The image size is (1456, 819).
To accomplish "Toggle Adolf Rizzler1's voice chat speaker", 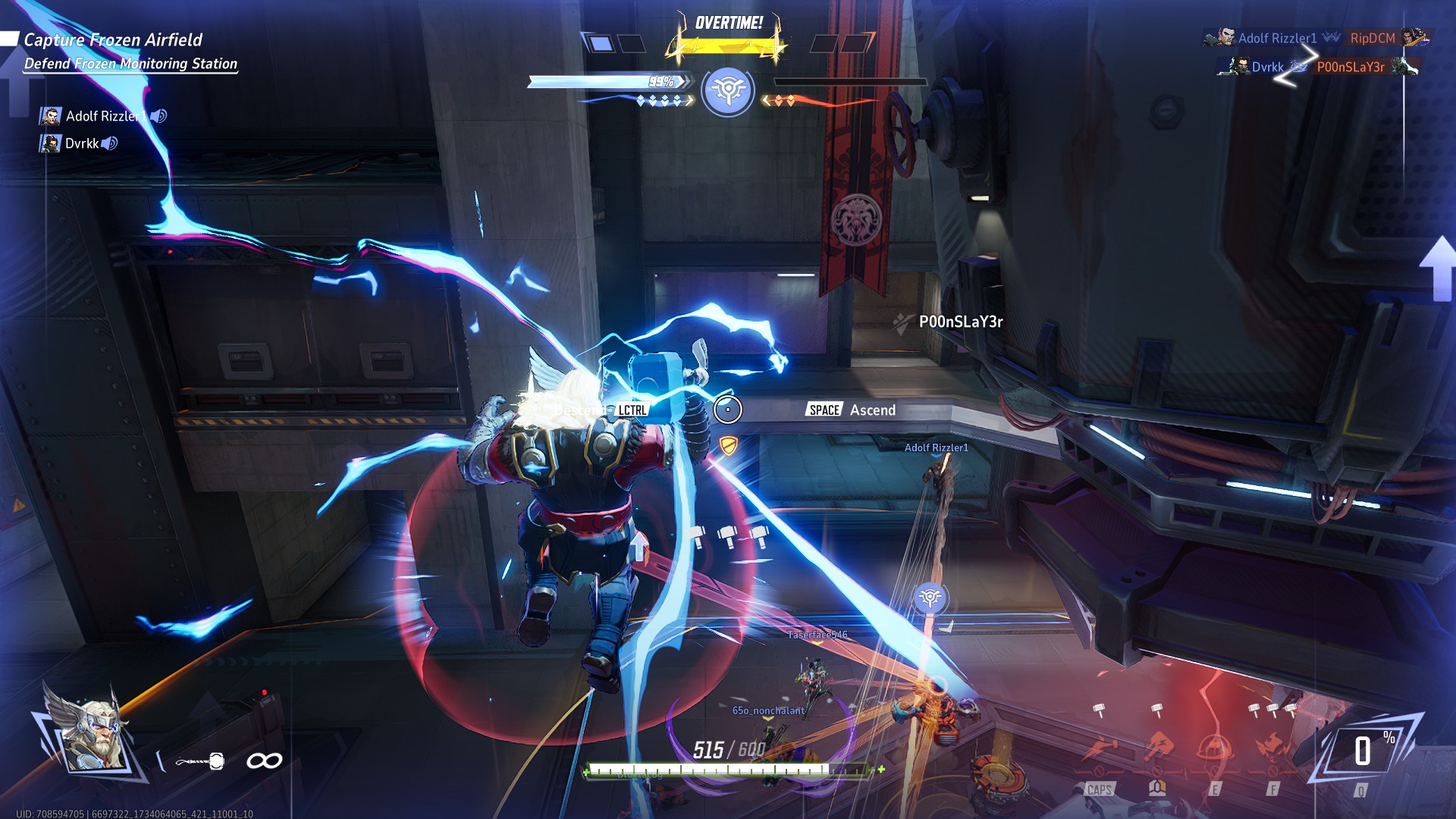I will click(158, 116).
